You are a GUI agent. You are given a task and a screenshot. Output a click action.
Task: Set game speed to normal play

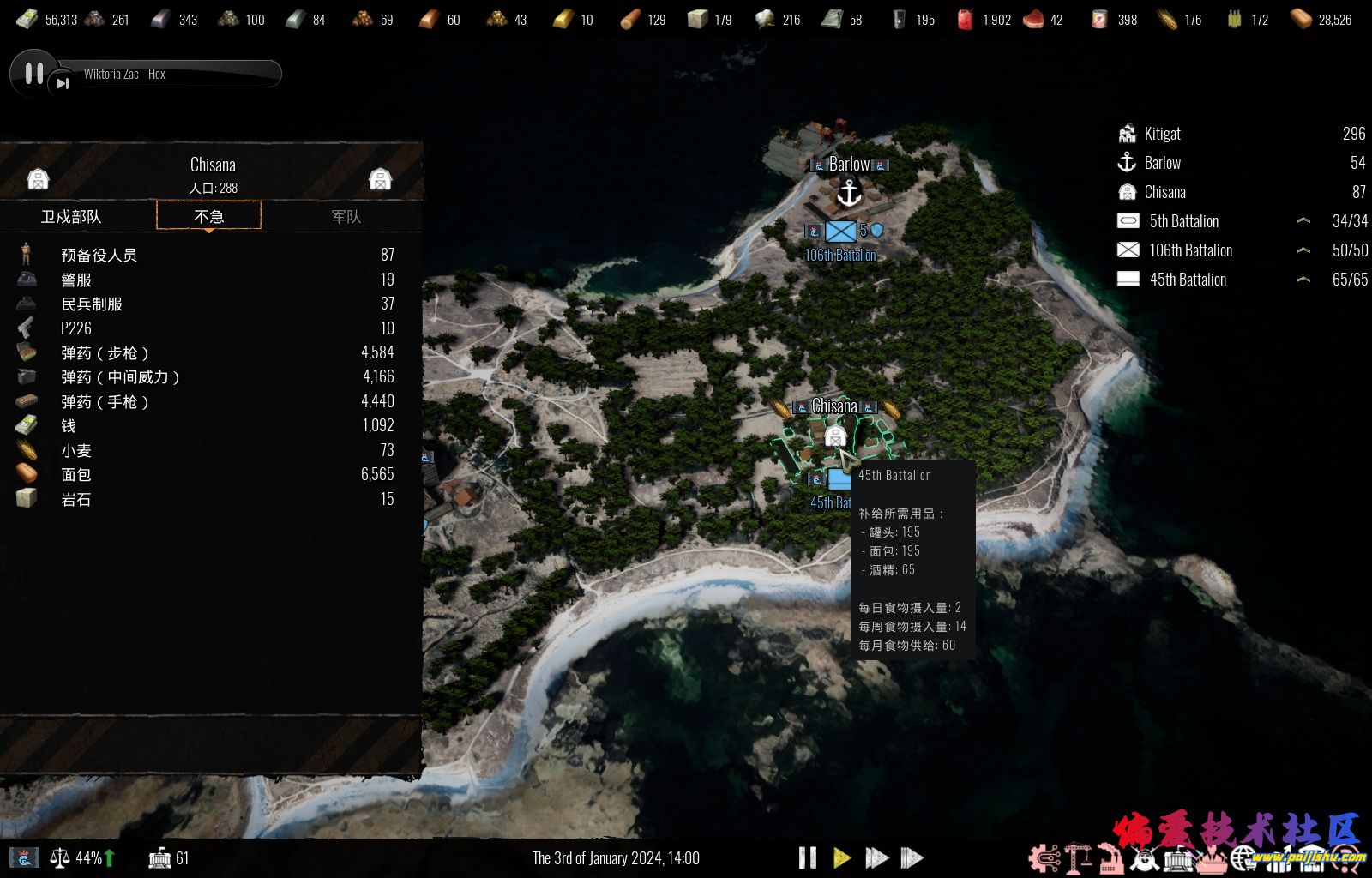point(841,857)
